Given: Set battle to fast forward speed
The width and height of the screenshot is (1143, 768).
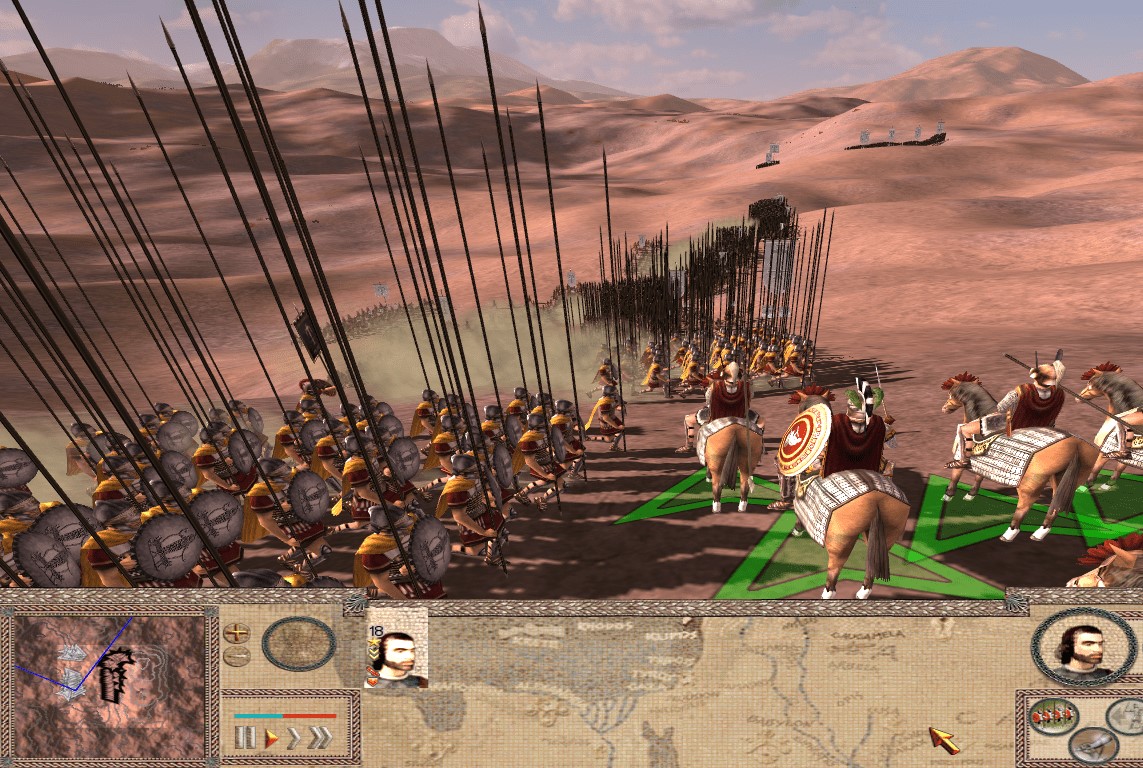Looking at the screenshot, I should 295,738.
